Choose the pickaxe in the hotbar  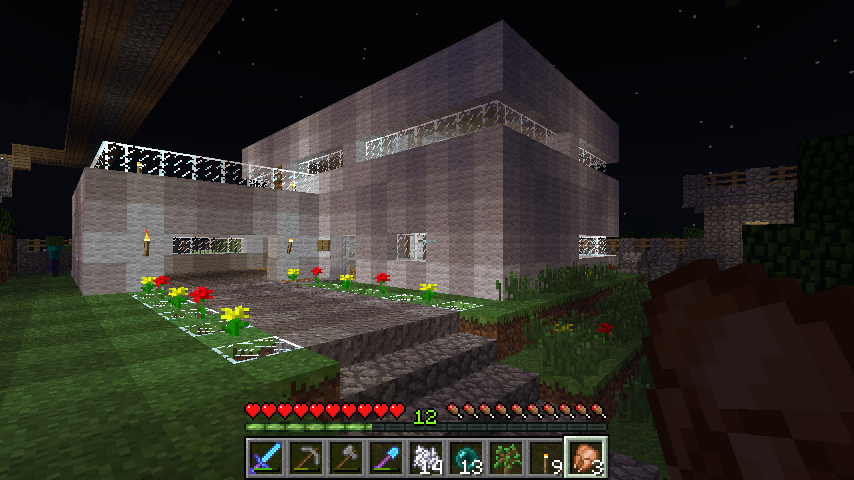pos(306,458)
